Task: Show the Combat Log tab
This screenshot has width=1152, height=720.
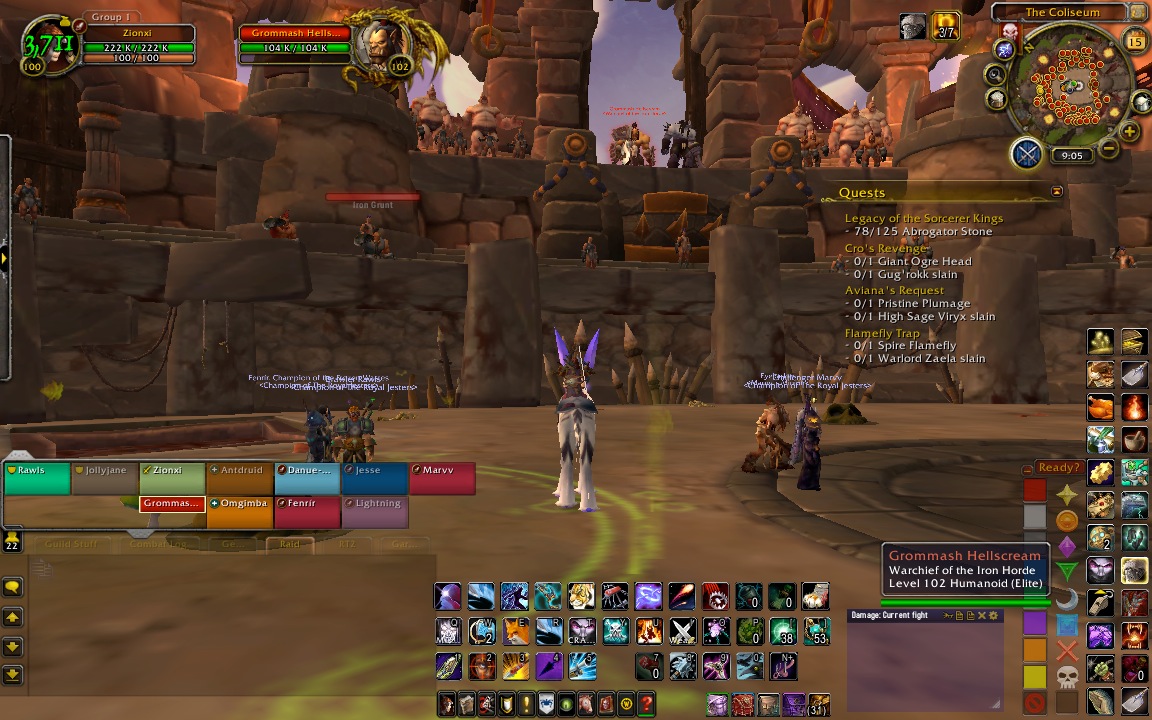Action: pos(157,545)
